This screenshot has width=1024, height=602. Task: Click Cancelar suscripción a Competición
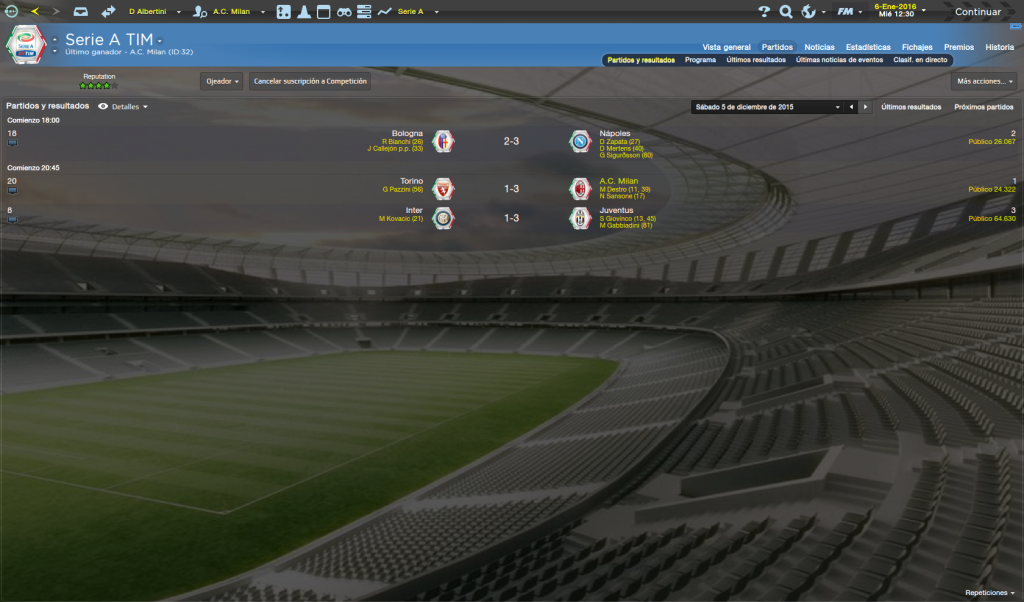310,81
